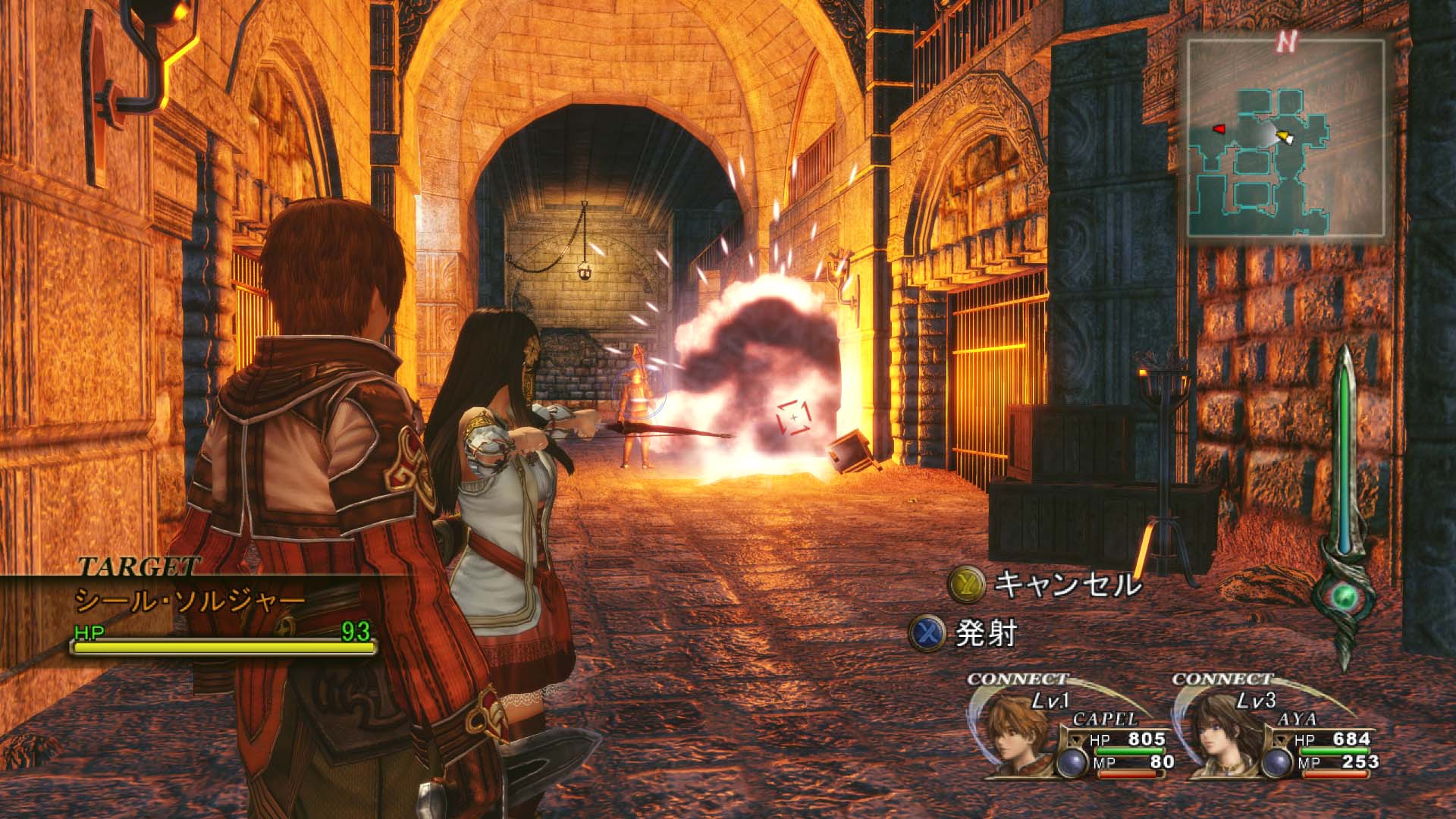
Task: Choose the キャンセル cancel option
Action: point(1046,584)
